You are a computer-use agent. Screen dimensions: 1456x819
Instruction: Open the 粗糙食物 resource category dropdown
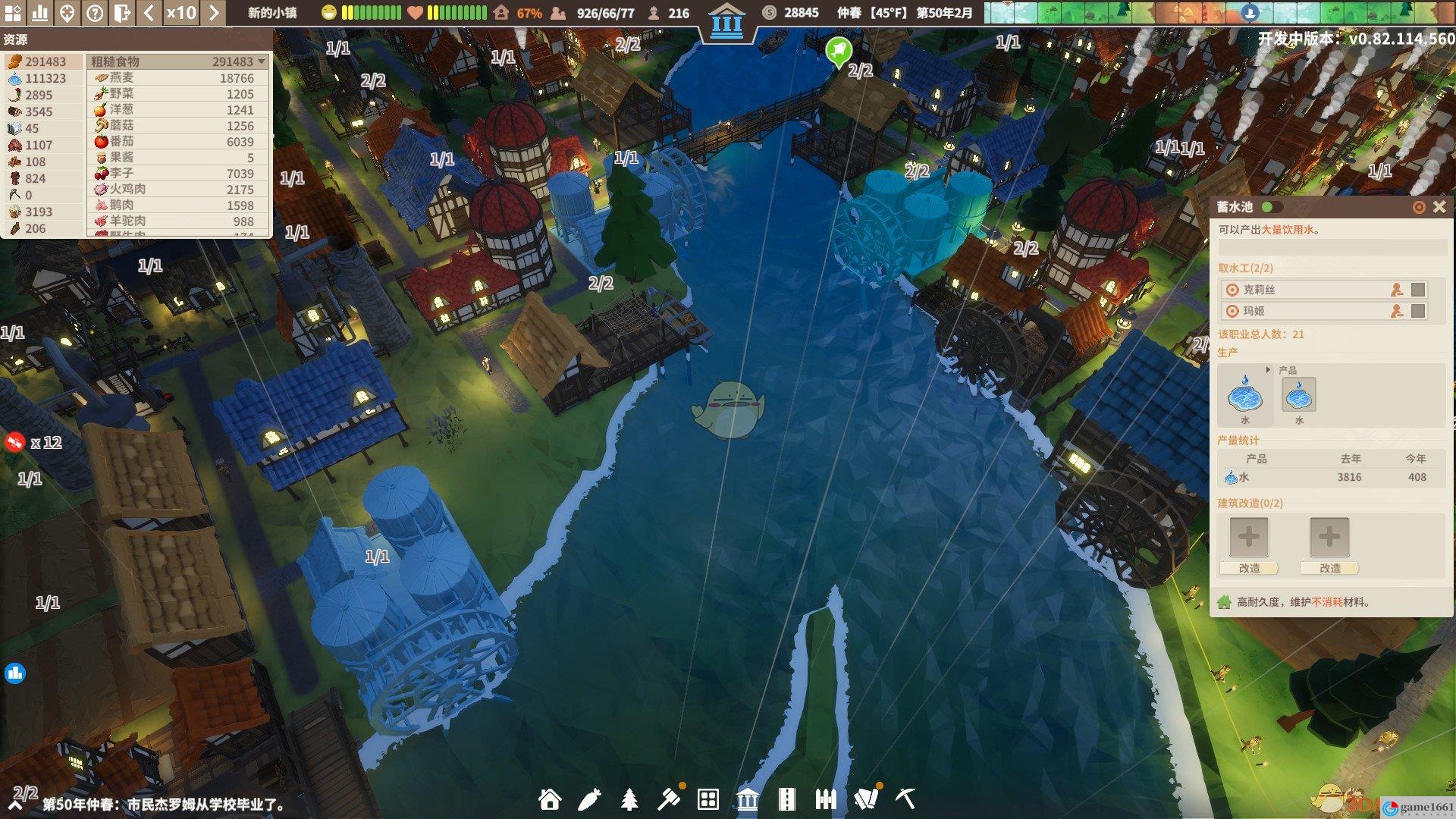tap(262, 61)
